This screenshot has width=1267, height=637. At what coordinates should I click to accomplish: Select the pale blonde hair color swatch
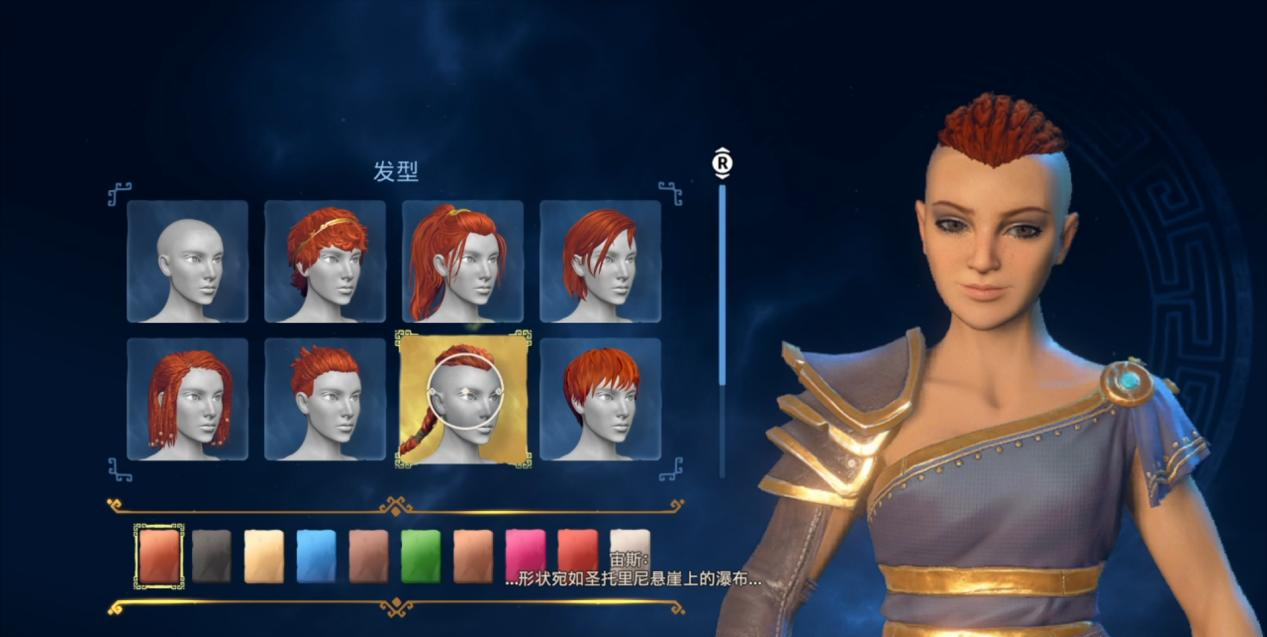(x=264, y=555)
